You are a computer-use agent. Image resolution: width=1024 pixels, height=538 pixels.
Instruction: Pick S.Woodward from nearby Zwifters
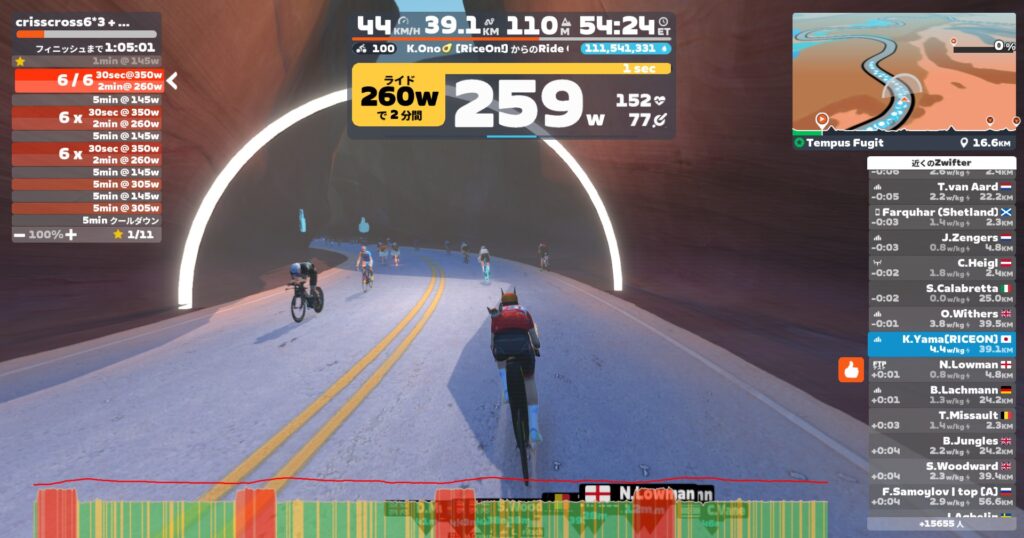(x=941, y=470)
